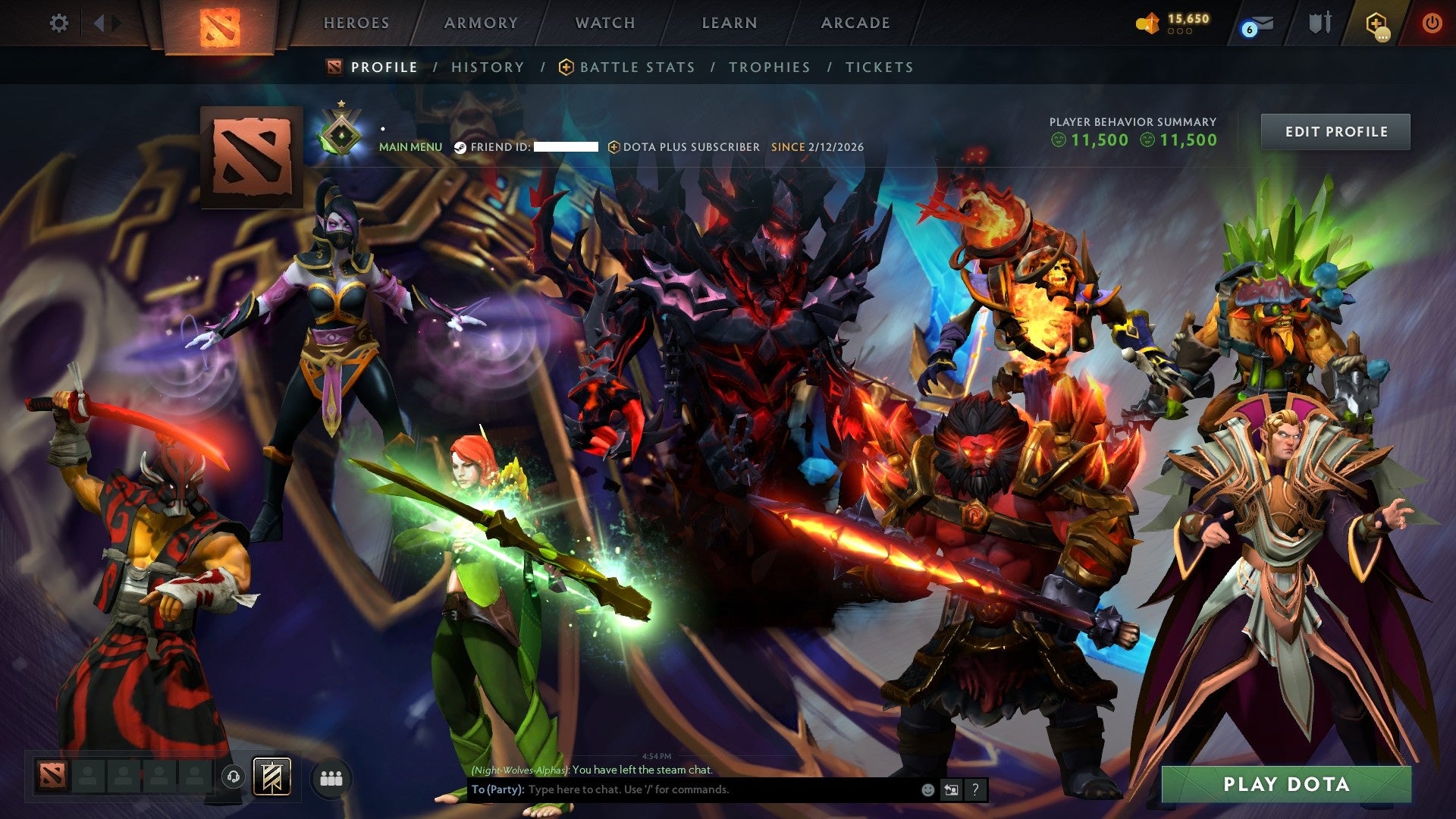Open the emoticon picker in chat

[x=927, y=789]
